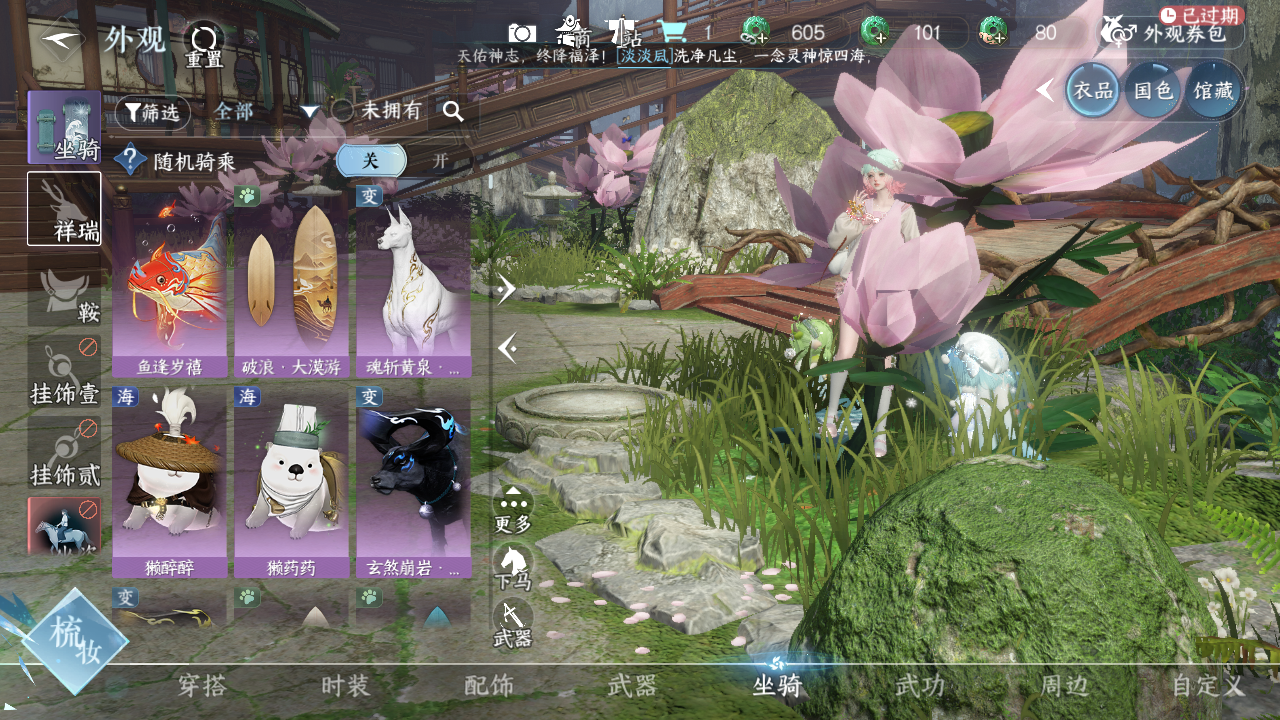1280x720 pixels.
Task: Choose the 獭醉醉 otter mount
Action: (170, 482)
